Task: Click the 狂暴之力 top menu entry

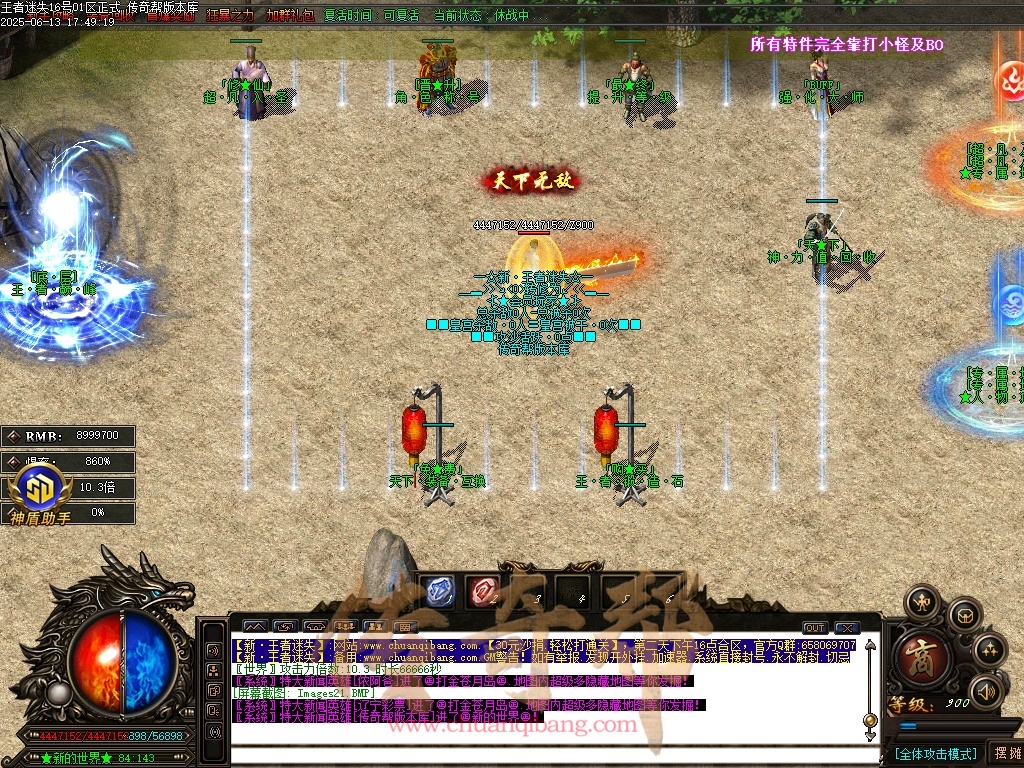Action: point(230,16)
